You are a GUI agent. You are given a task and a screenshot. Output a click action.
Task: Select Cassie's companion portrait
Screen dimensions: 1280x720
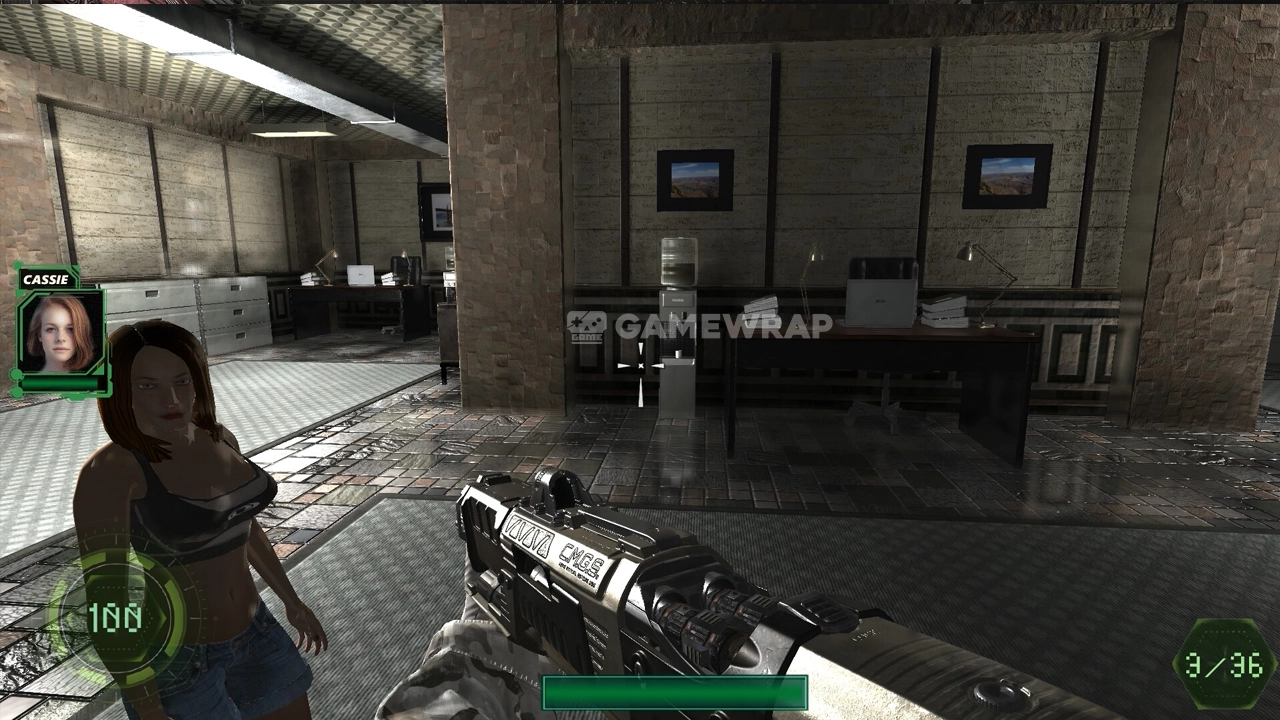(61, 331)
